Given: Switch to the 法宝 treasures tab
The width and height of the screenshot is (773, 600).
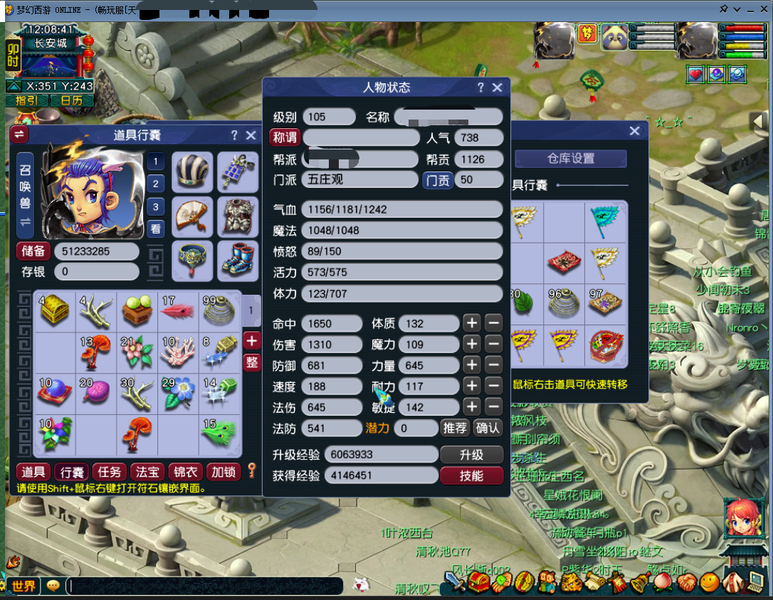Looking at the screenshot, I should click(x=146, y=472).
